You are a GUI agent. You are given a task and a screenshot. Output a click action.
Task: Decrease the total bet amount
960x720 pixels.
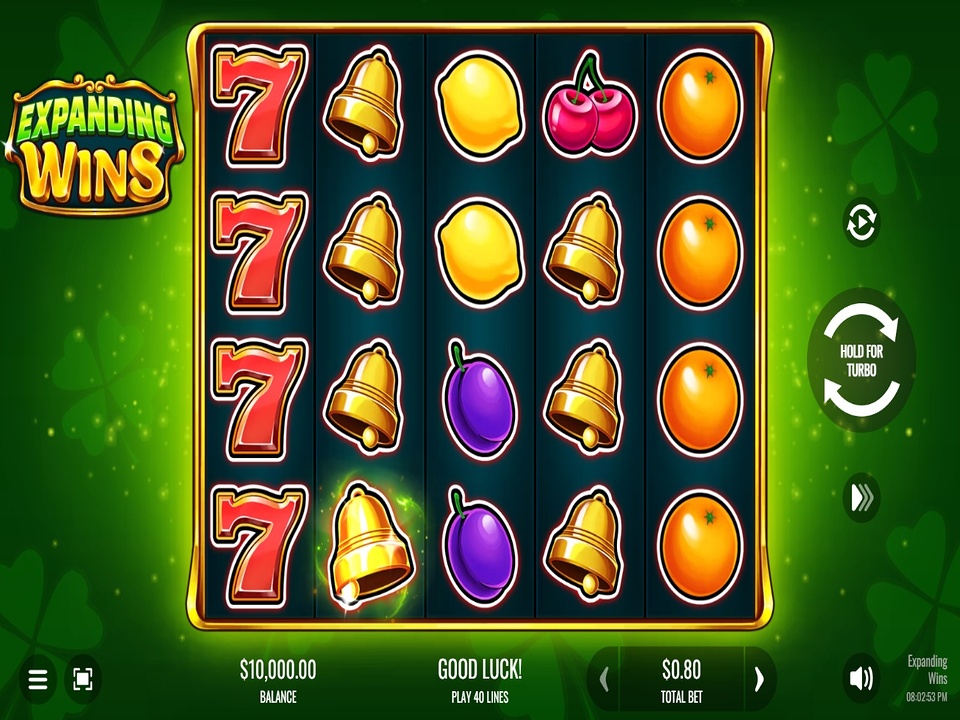click(x=604, y=680)
